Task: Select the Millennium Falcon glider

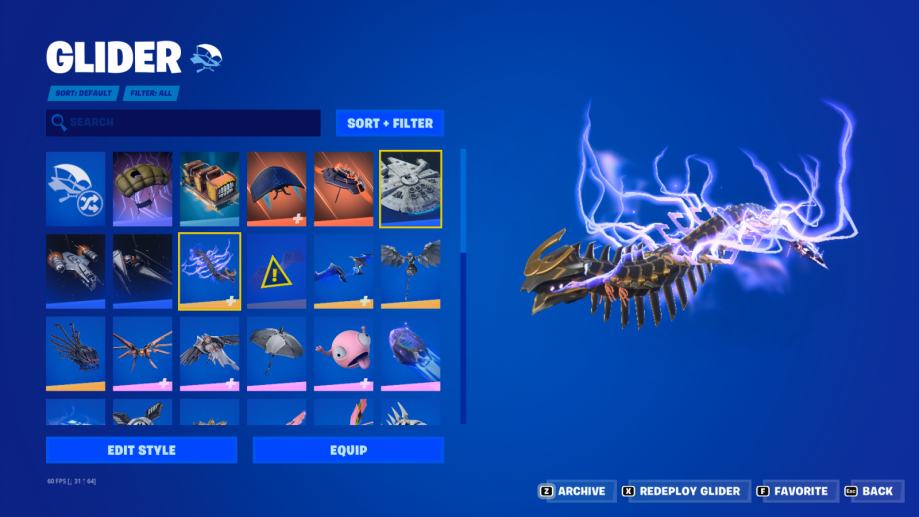Action: click(x=410, y=189)
